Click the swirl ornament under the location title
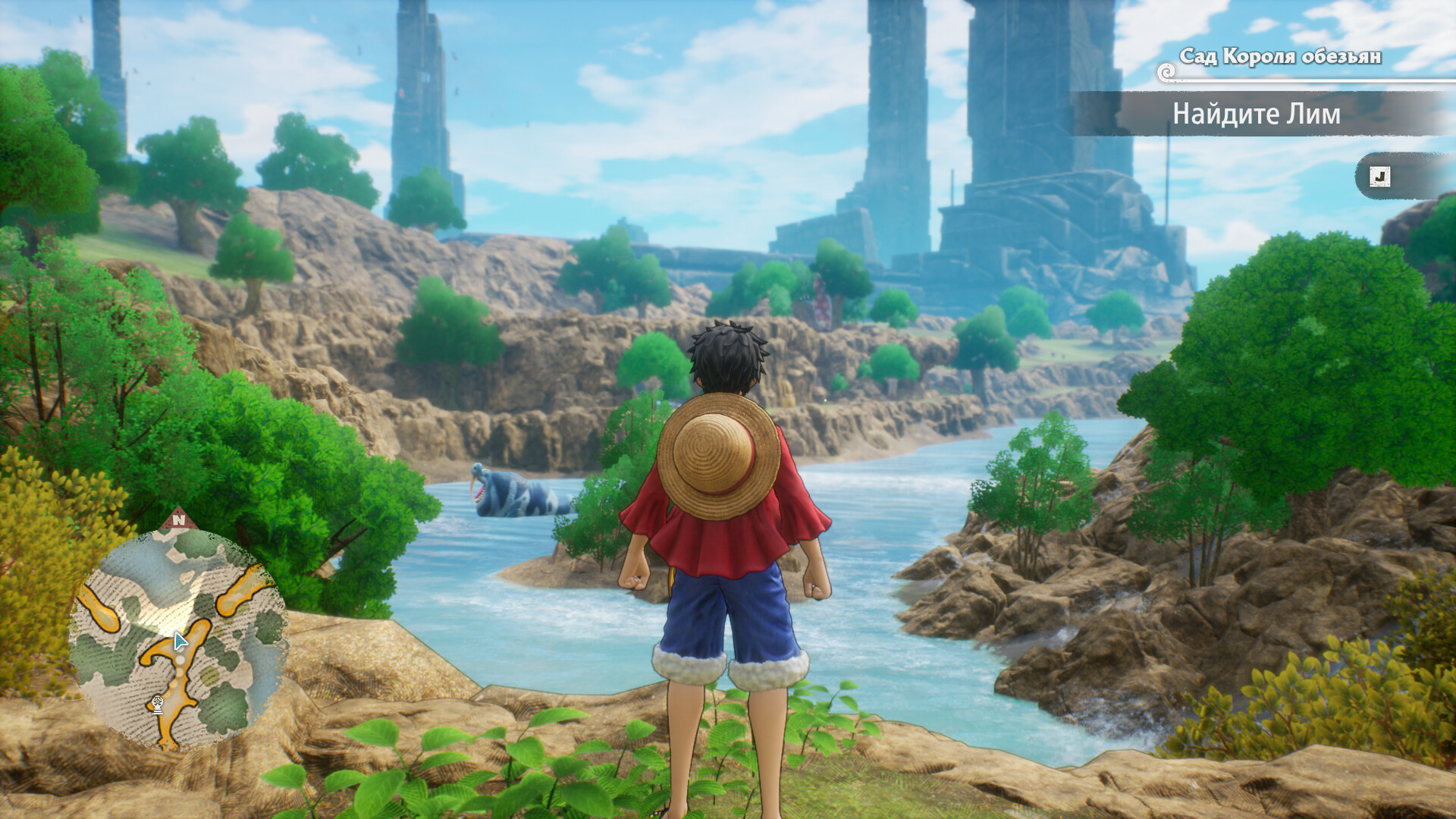This screenshot has width=1456, height=819. click(x=1166, y=74)
